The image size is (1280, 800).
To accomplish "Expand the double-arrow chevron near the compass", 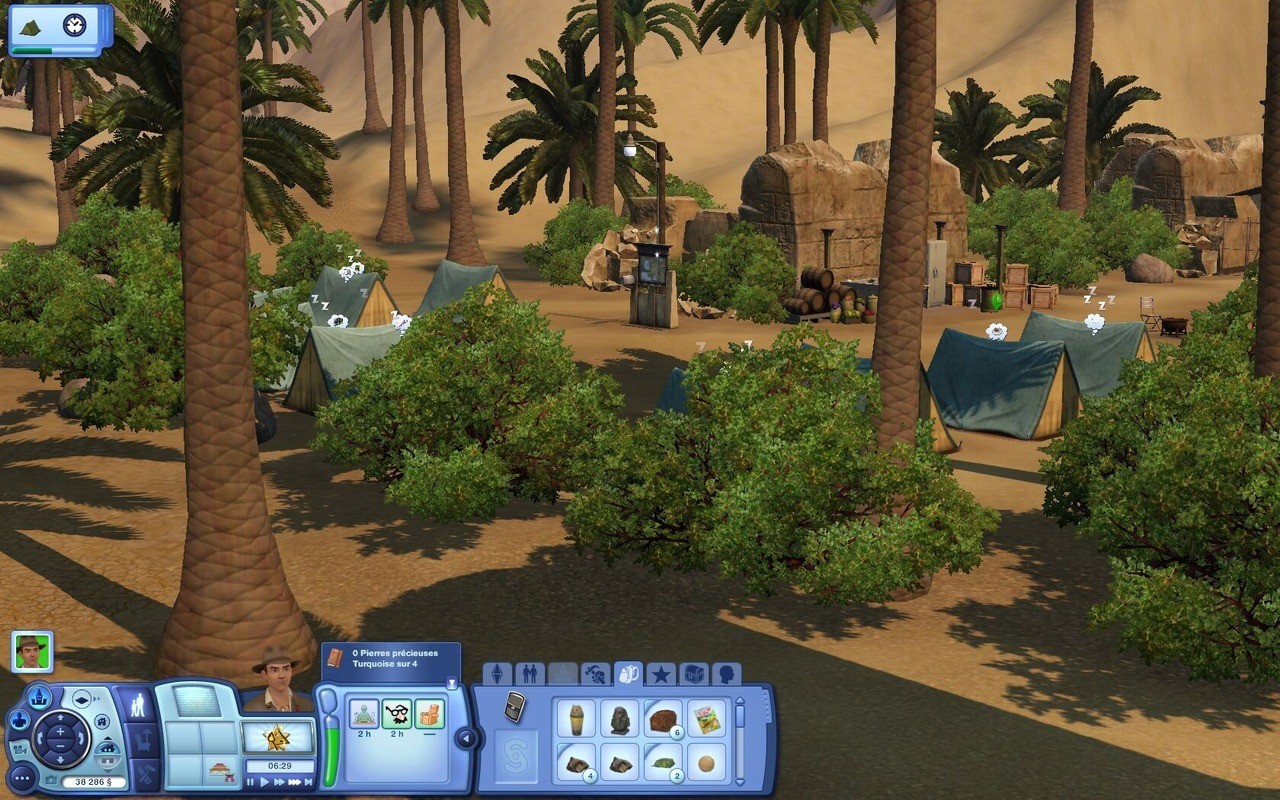I will pos(97,699).
